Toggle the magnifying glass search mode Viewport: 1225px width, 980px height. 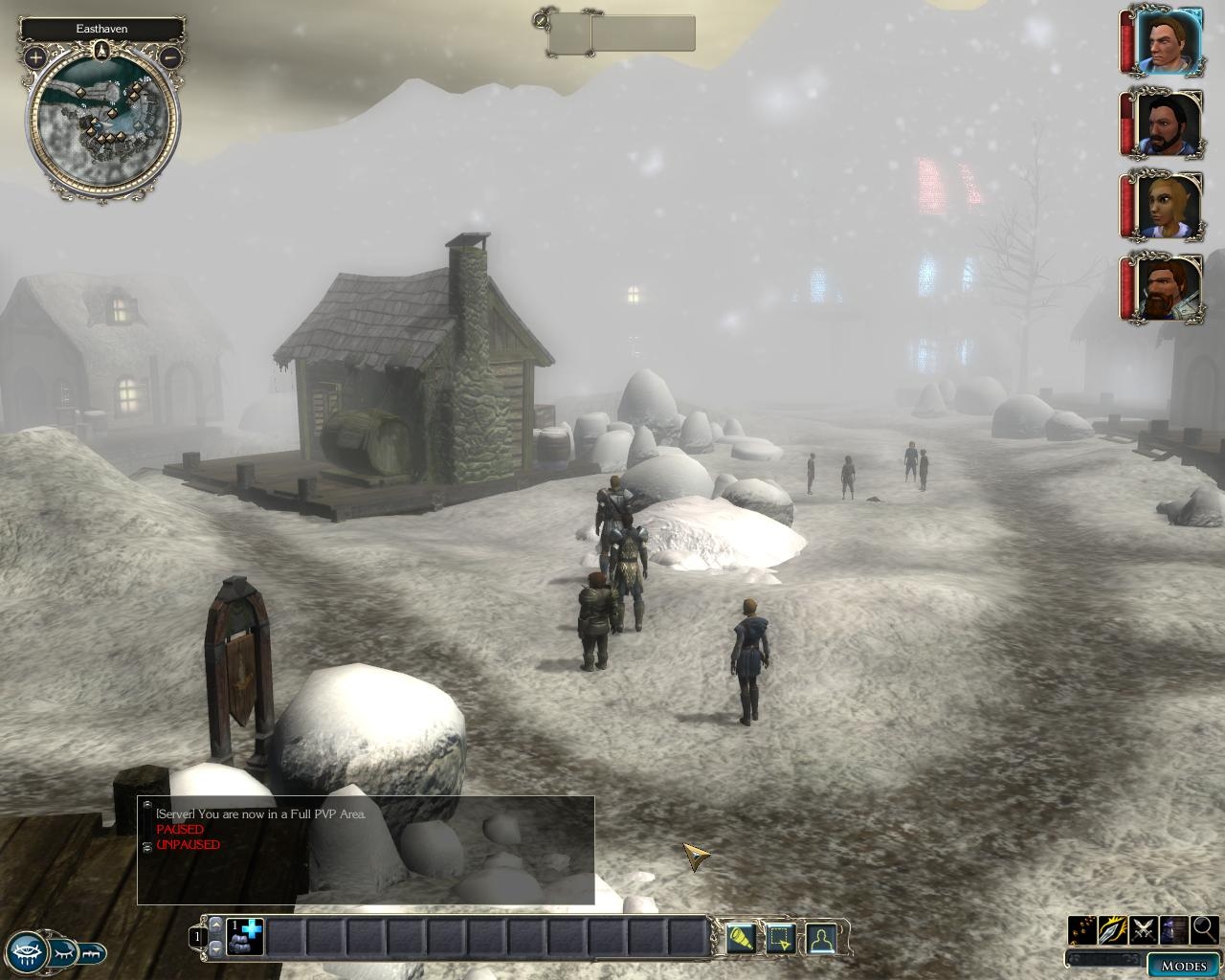[x=1204, y=929]
